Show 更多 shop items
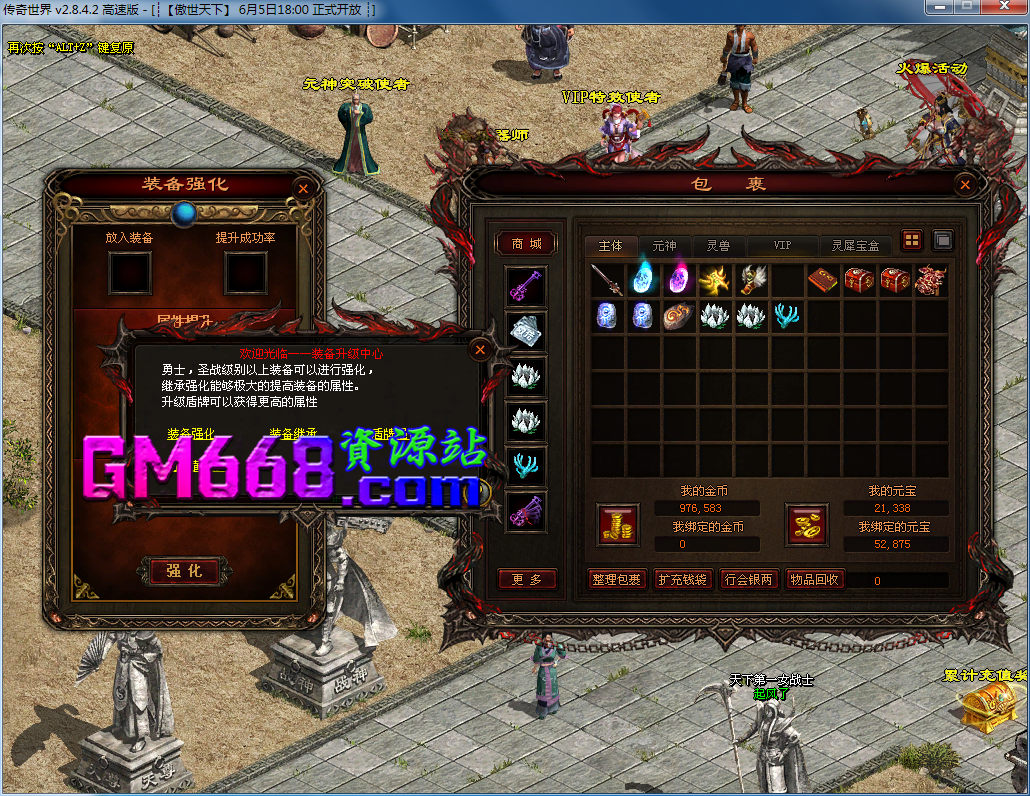 tap(527, 579)
